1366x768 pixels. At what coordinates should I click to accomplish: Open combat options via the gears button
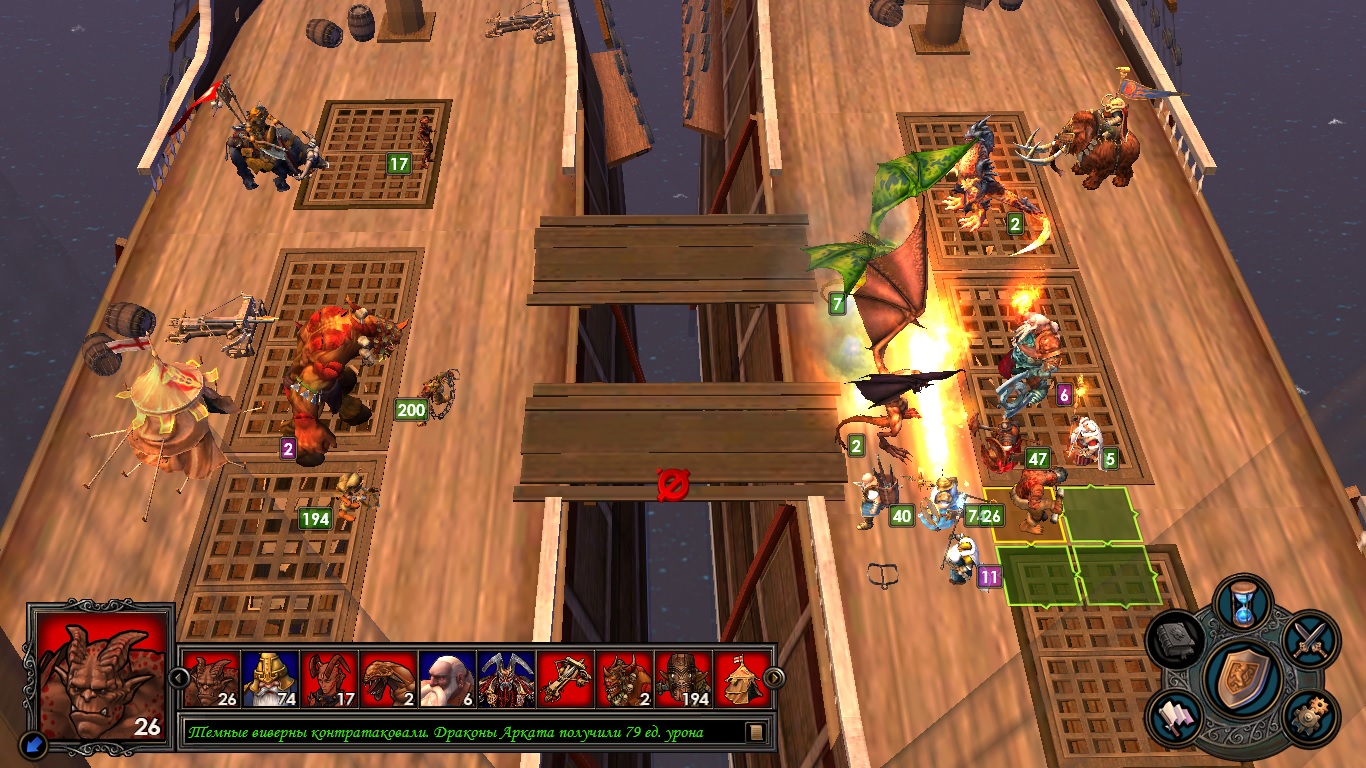(x=1309, y=716)
